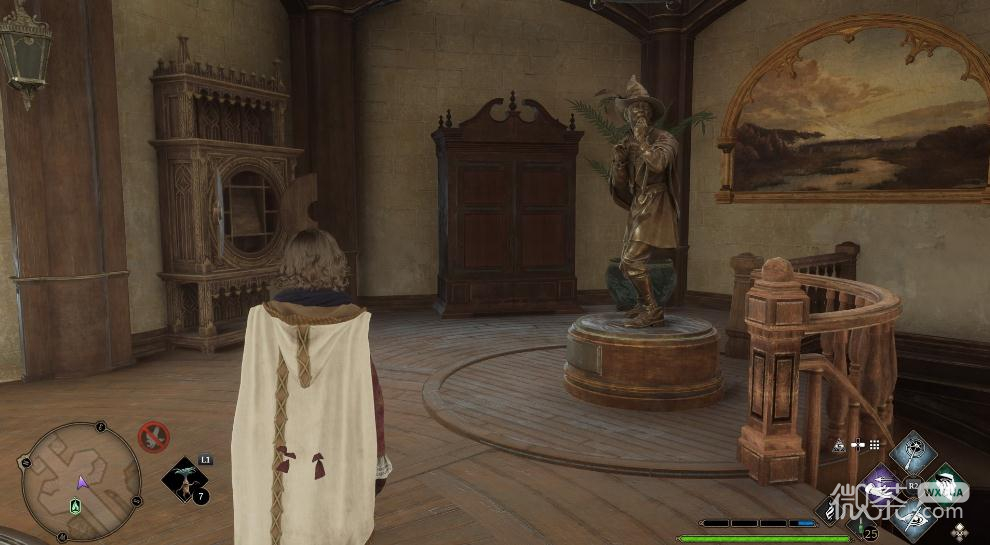Viewport: 990px width, 545px height.
Task: Select the Mandrake plant item slot
Action: pos(184,479)
